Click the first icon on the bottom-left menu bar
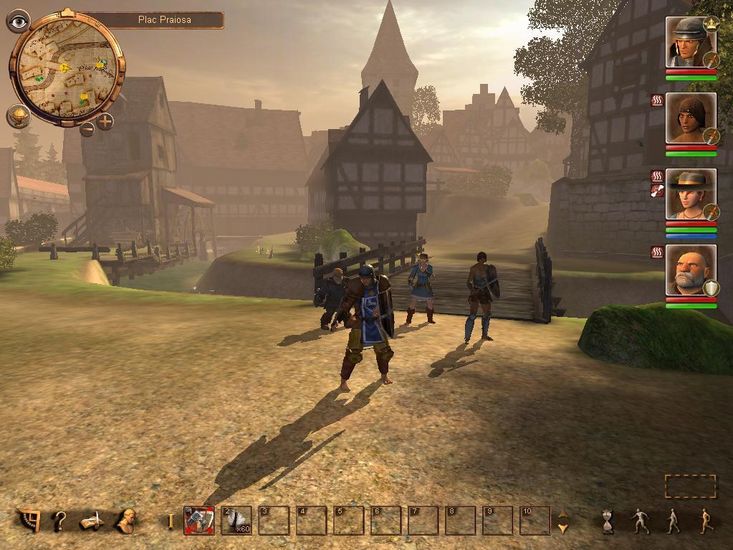 point(29,520)
